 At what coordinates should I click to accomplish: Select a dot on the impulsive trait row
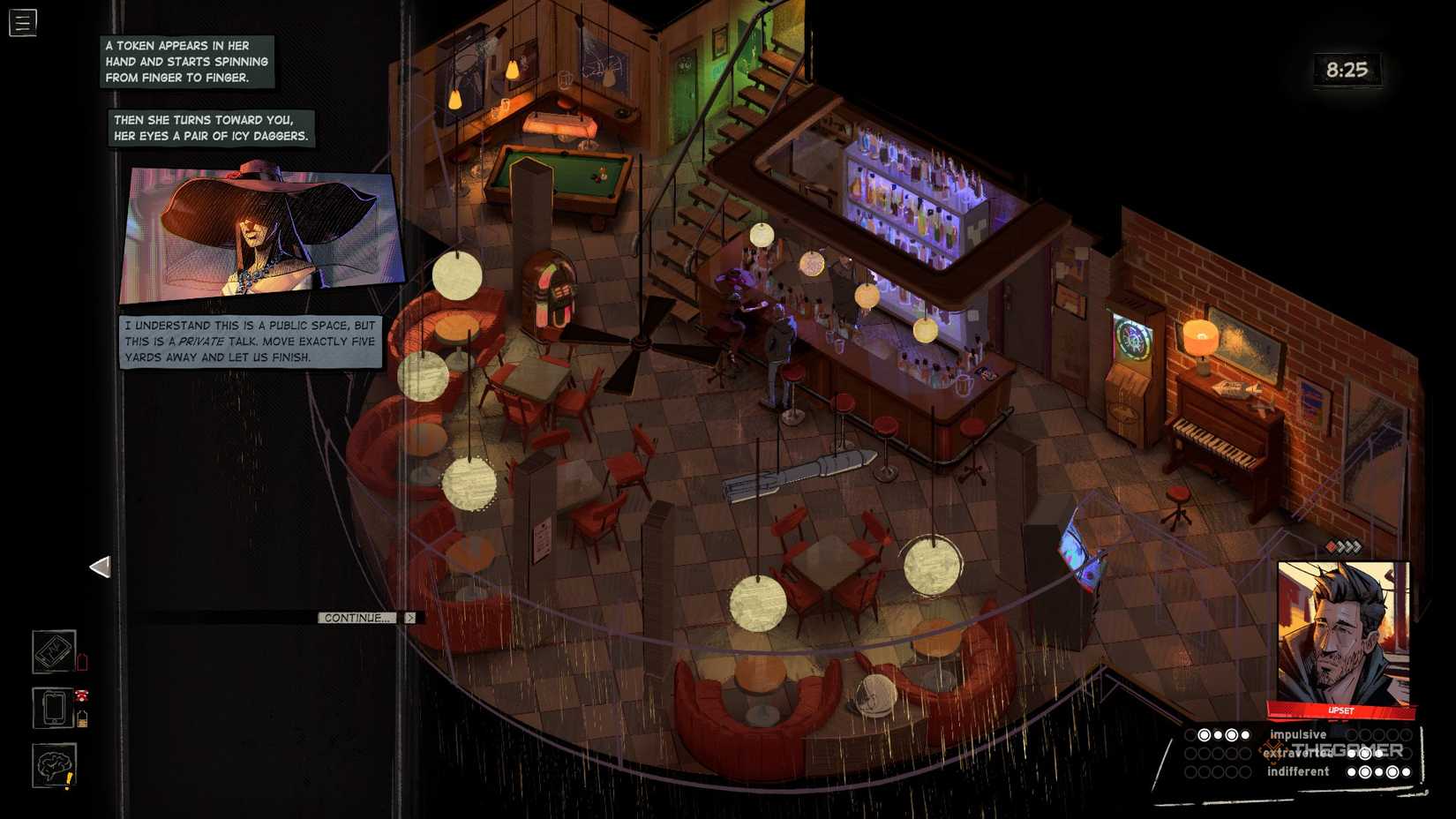(1204, 735)
